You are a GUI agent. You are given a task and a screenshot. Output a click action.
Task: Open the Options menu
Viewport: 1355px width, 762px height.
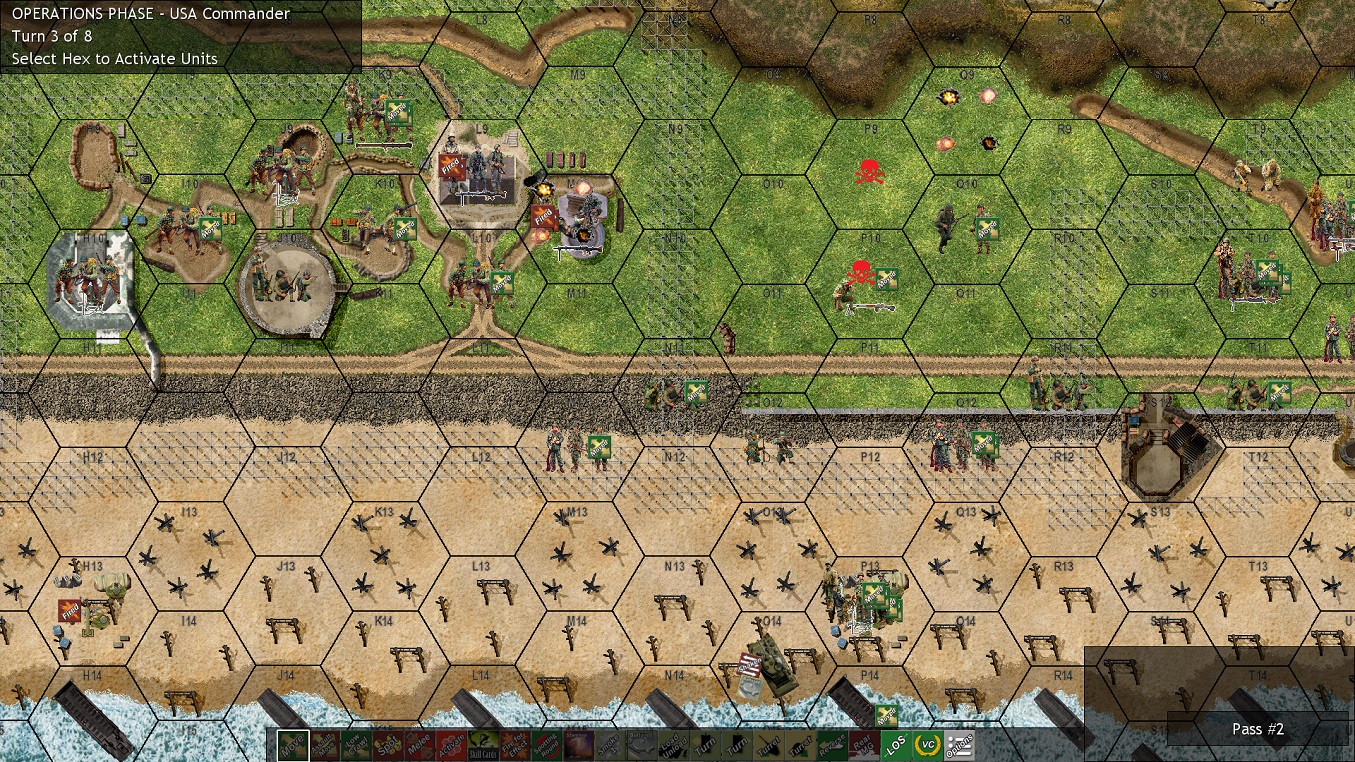click(x=960, y=746)
